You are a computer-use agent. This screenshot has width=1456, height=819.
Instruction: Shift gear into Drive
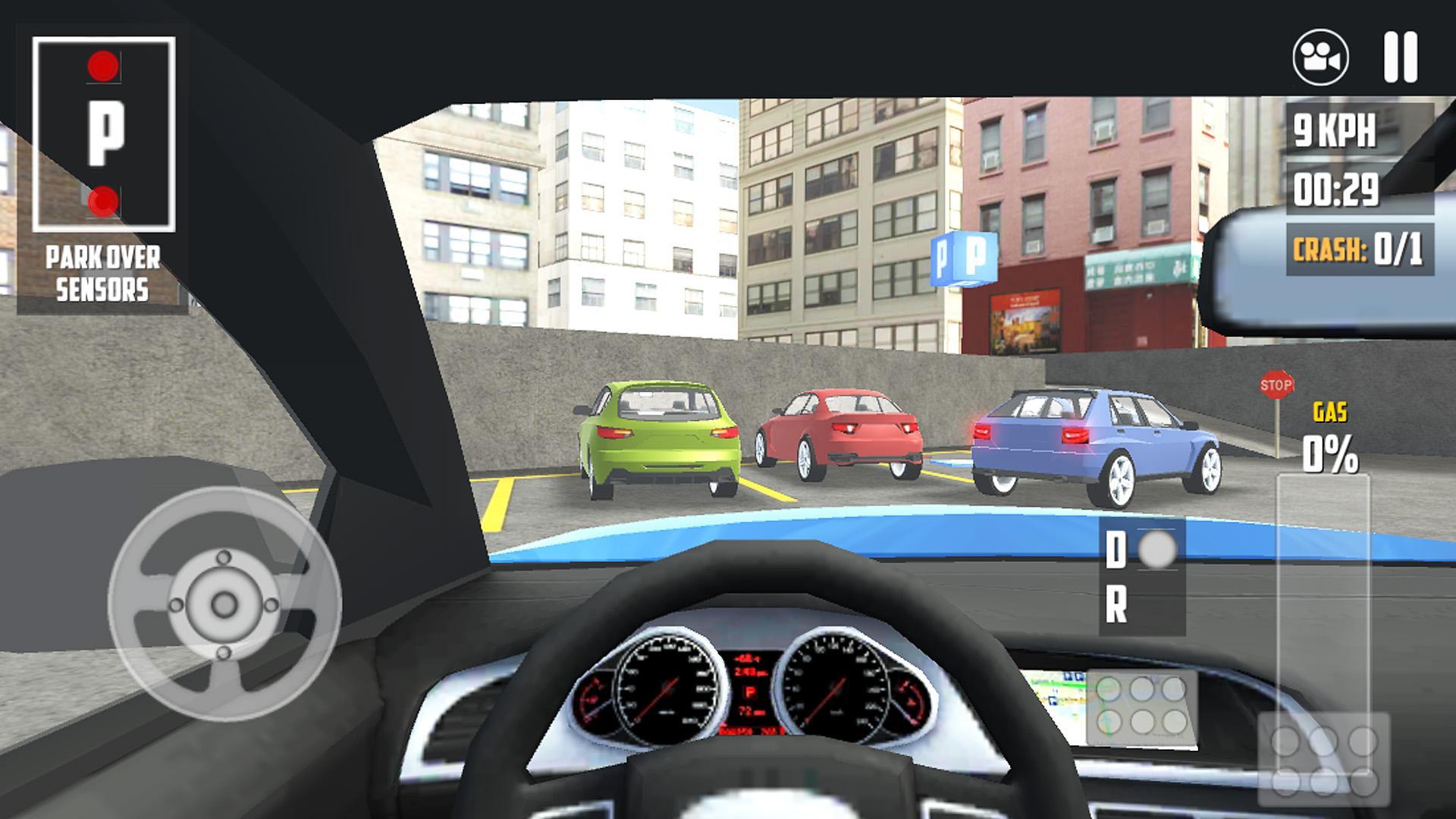click(1116, 551)
